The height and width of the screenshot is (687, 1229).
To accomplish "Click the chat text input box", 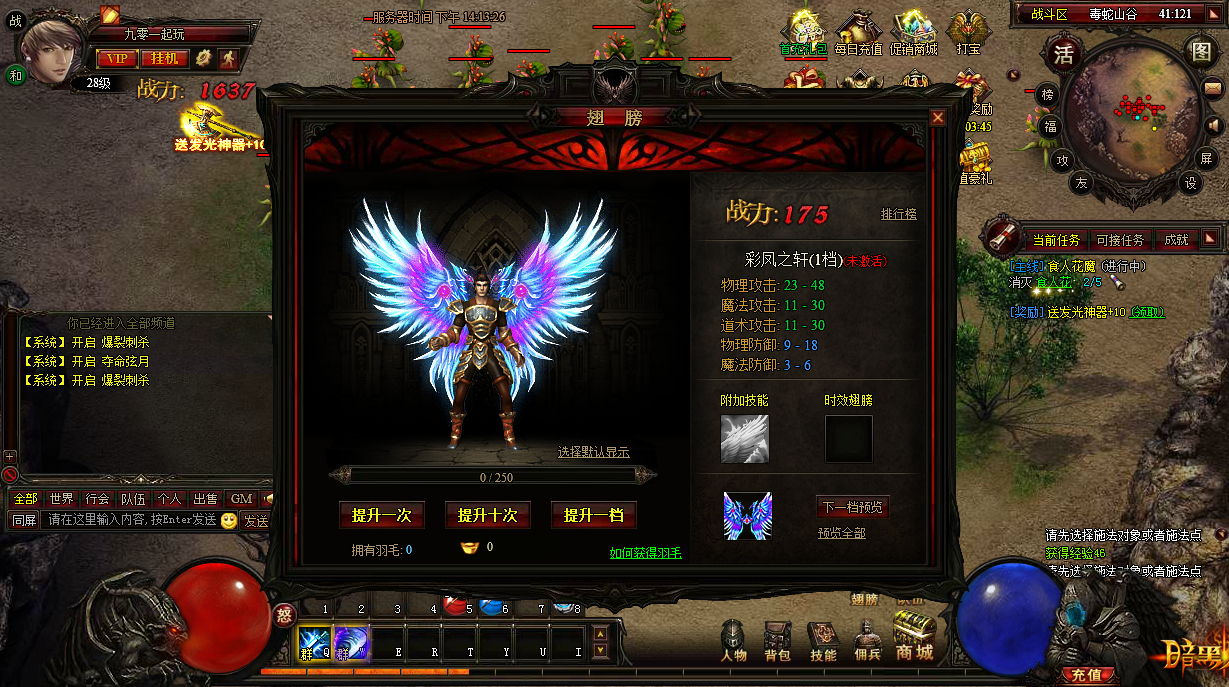I will tap(130, 520).
